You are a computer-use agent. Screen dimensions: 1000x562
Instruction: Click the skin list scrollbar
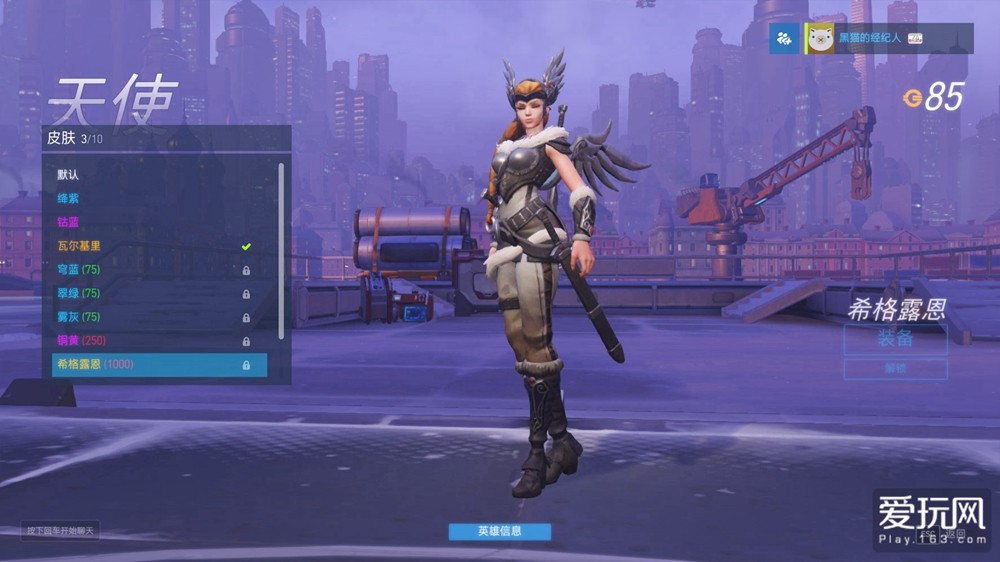click(281, 250)
